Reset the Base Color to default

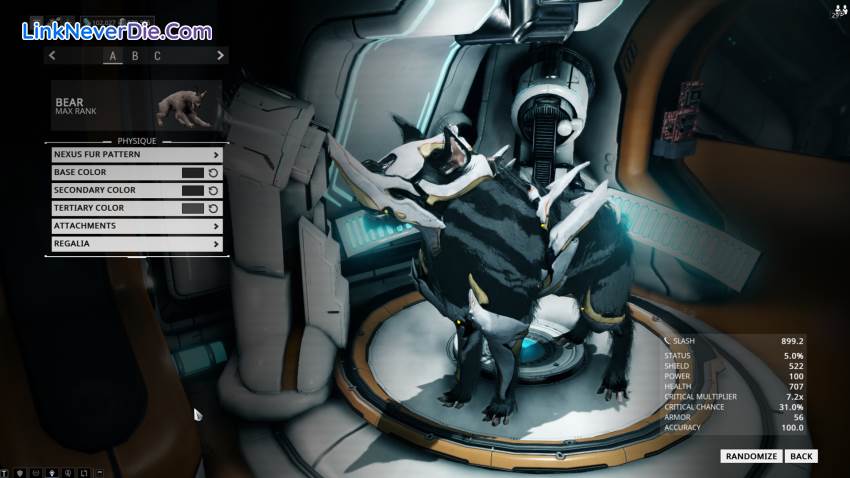click(214, 173)
